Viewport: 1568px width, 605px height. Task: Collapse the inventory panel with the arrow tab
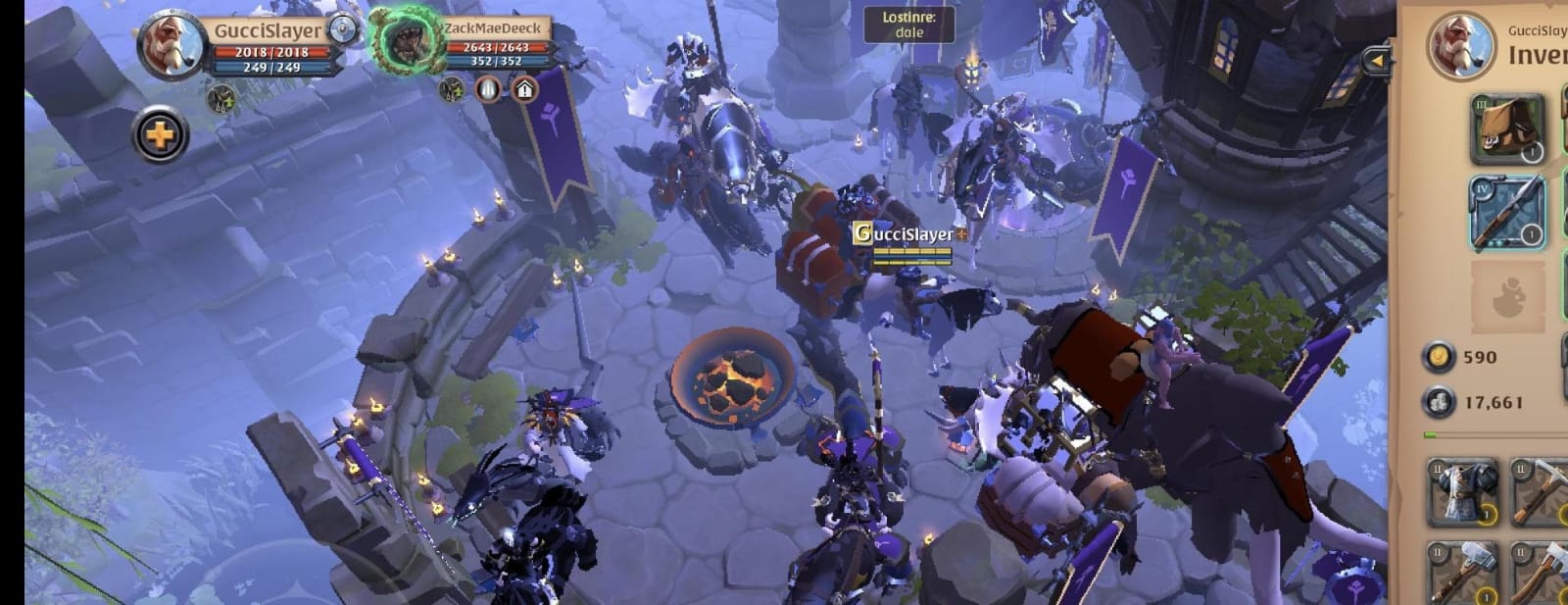pos(1377,61)
